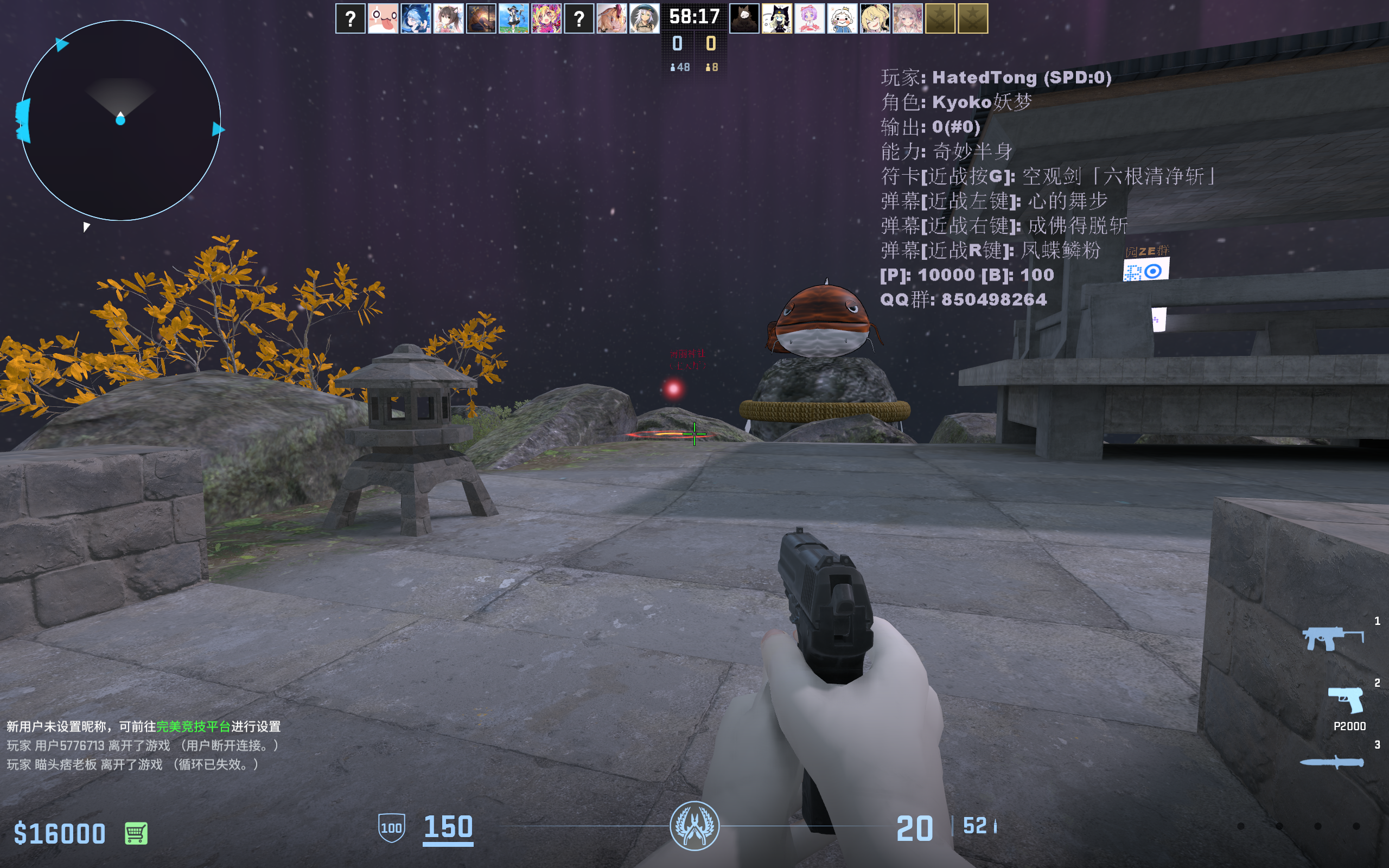1389x868 pixels.
Task: Select the submachine gun in weapon slot 1
Action: 1332,638
